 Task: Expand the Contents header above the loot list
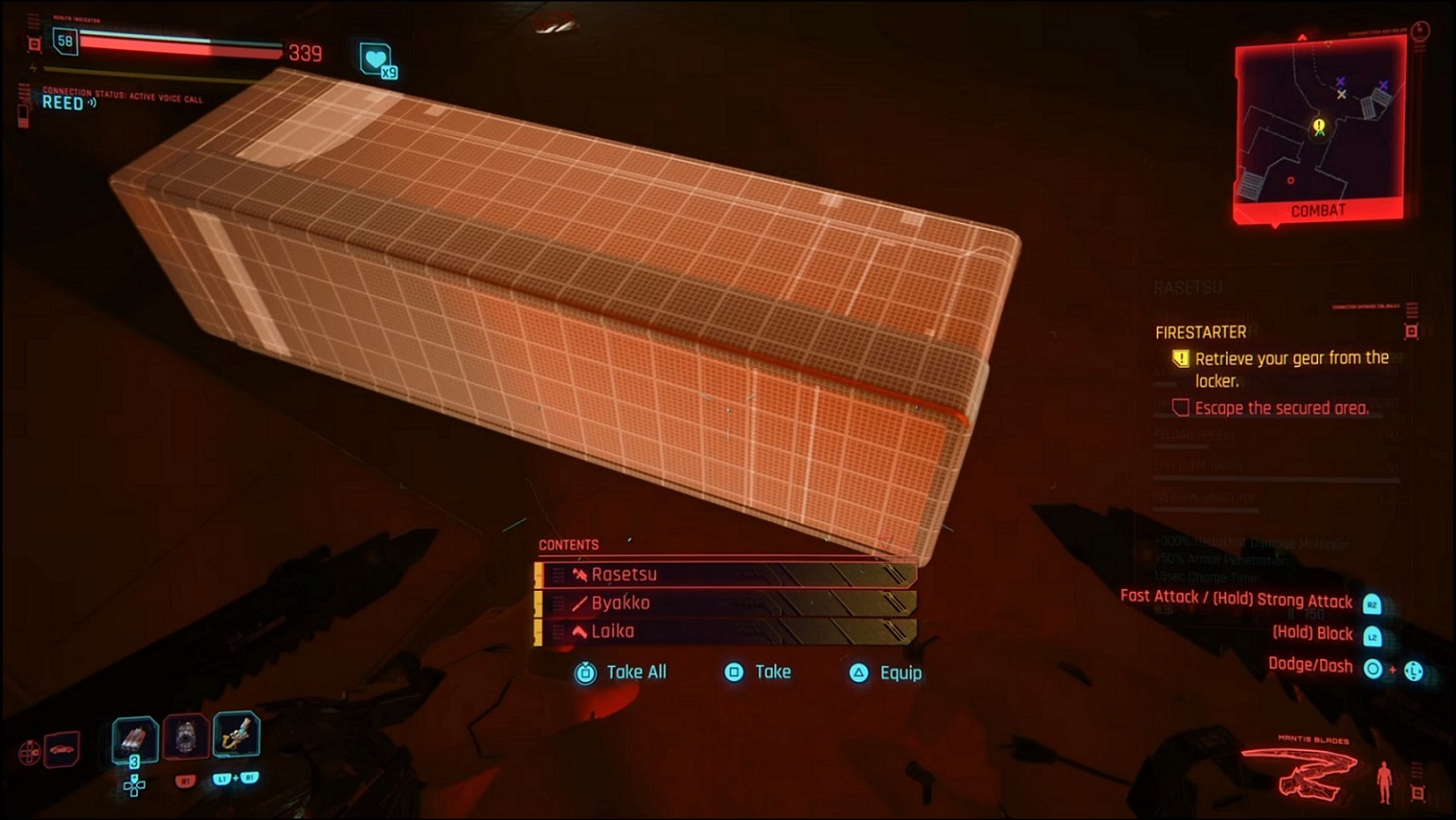568,544
